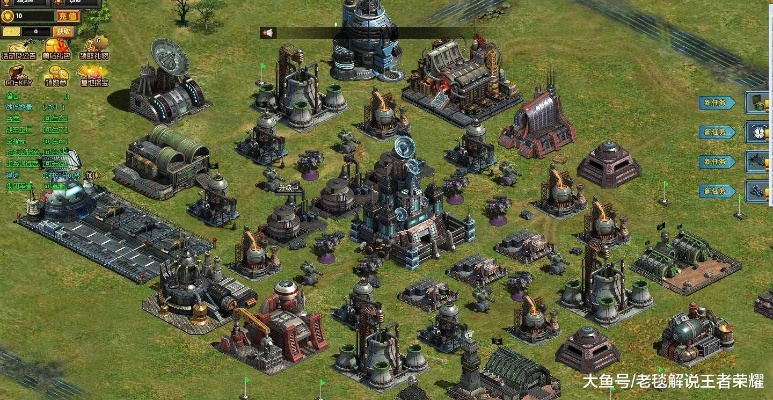Select the fighter jet queue slot
This screenshot has height=400, width=773.
759,161
